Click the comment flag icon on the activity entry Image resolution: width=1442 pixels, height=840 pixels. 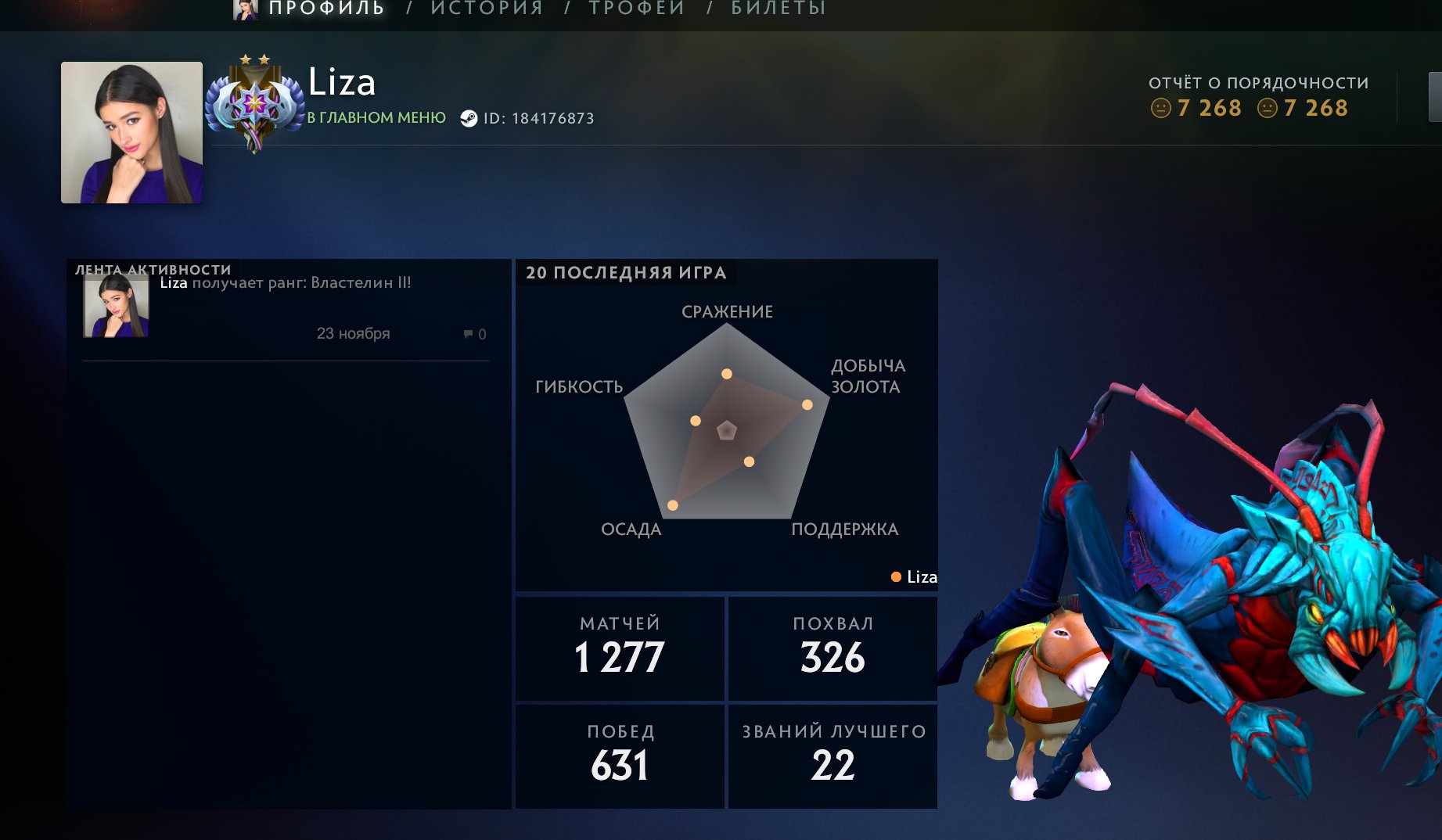click(x=467, y=334)
